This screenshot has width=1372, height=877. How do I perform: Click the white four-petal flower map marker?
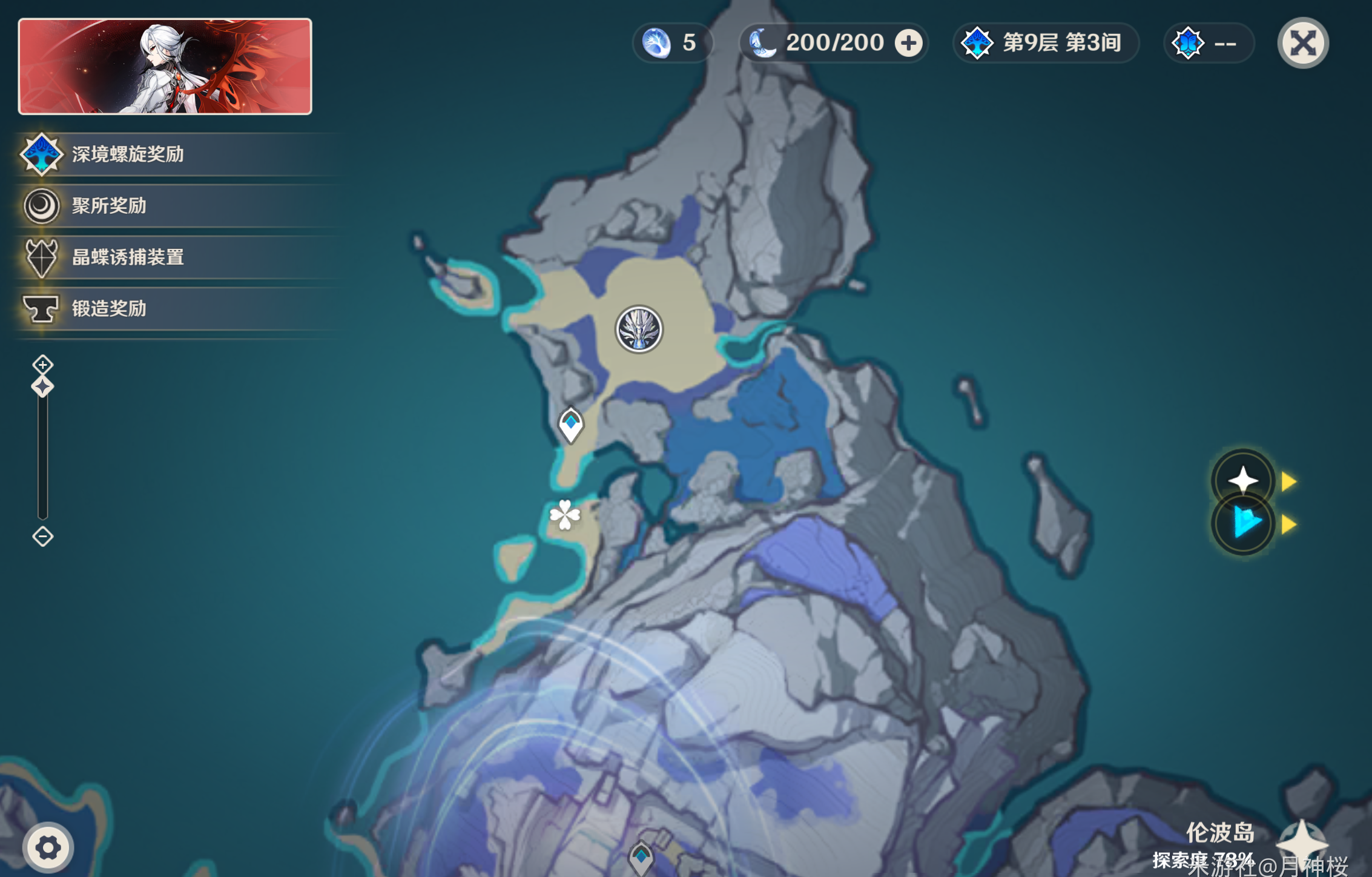[x=565, y=515]
